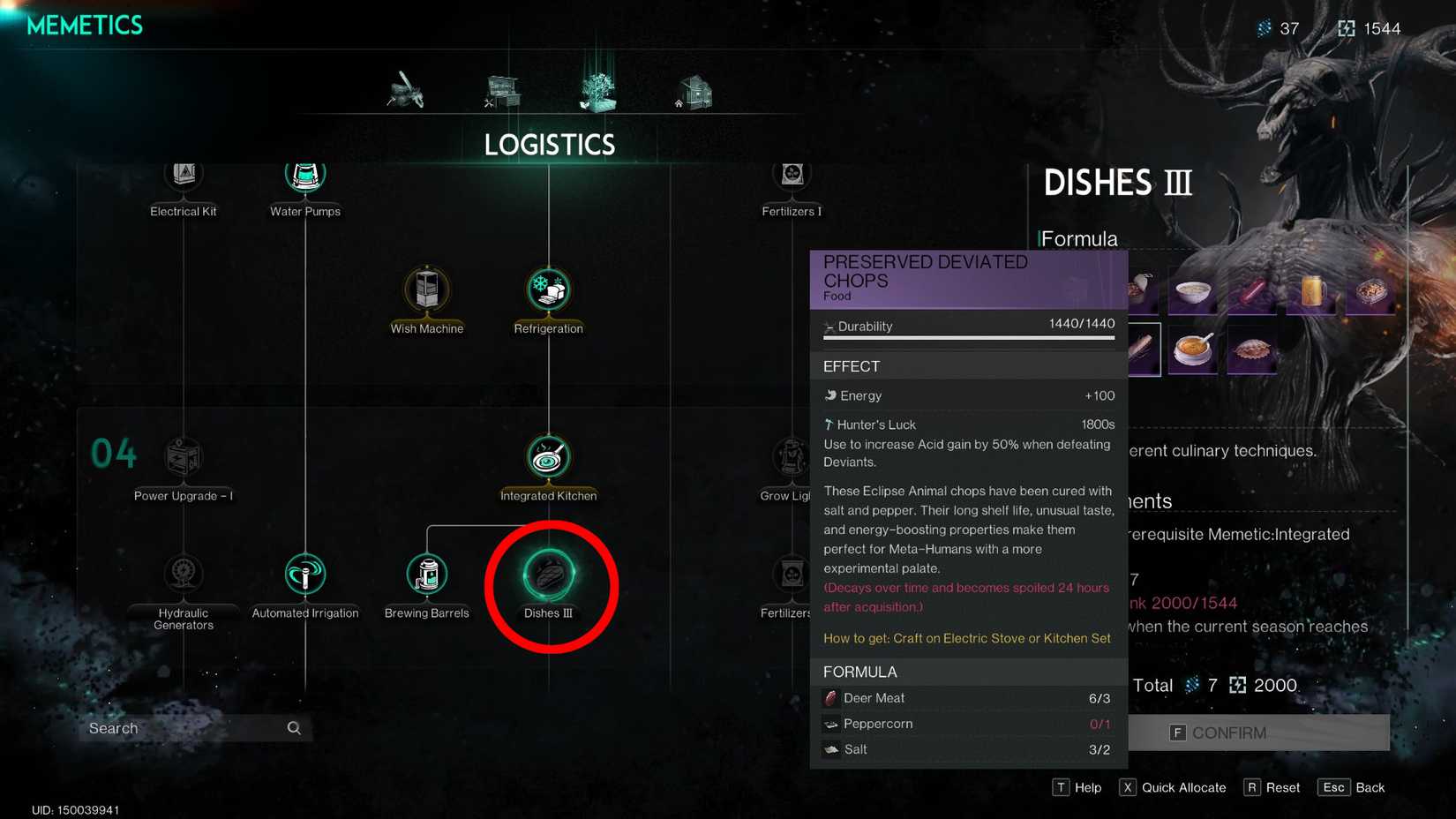
Task: Click inside the Search field
Action: point(185,728)
